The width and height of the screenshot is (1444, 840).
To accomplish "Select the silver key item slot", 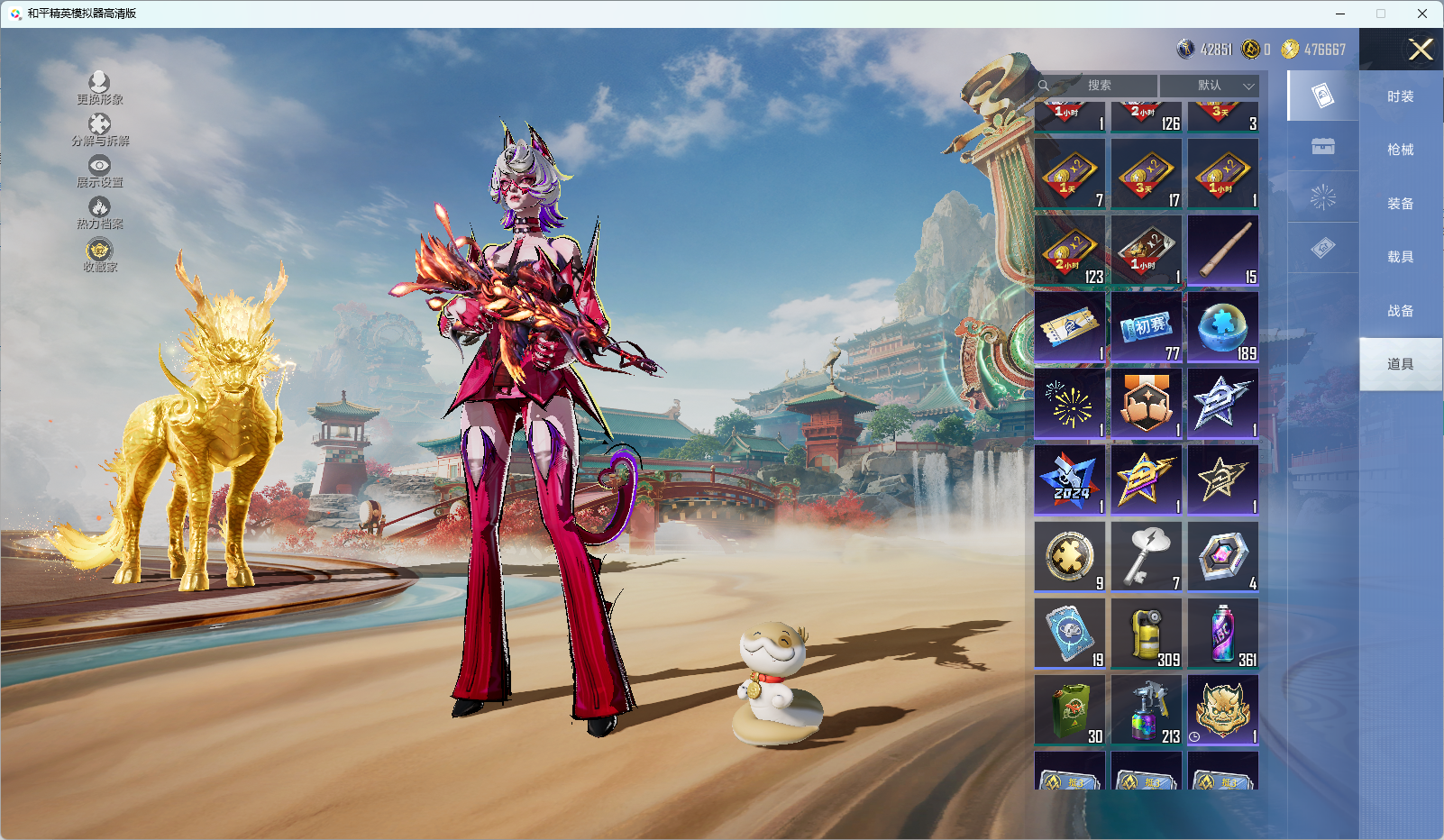I will [1147, 557].
